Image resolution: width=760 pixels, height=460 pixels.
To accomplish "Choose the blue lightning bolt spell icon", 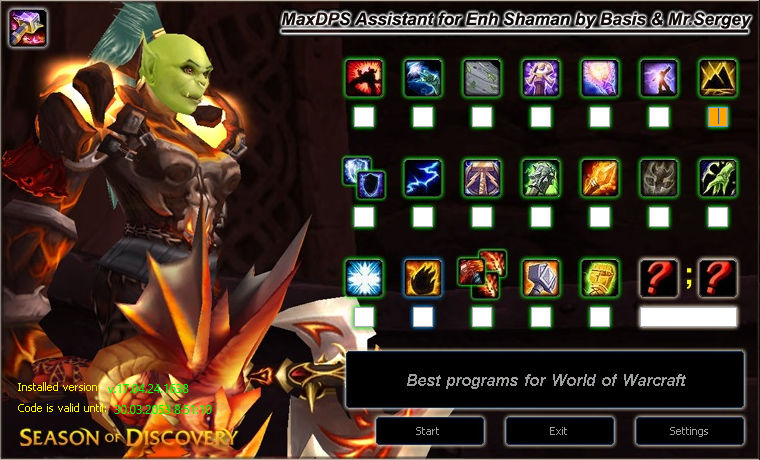I will (423, 178).
